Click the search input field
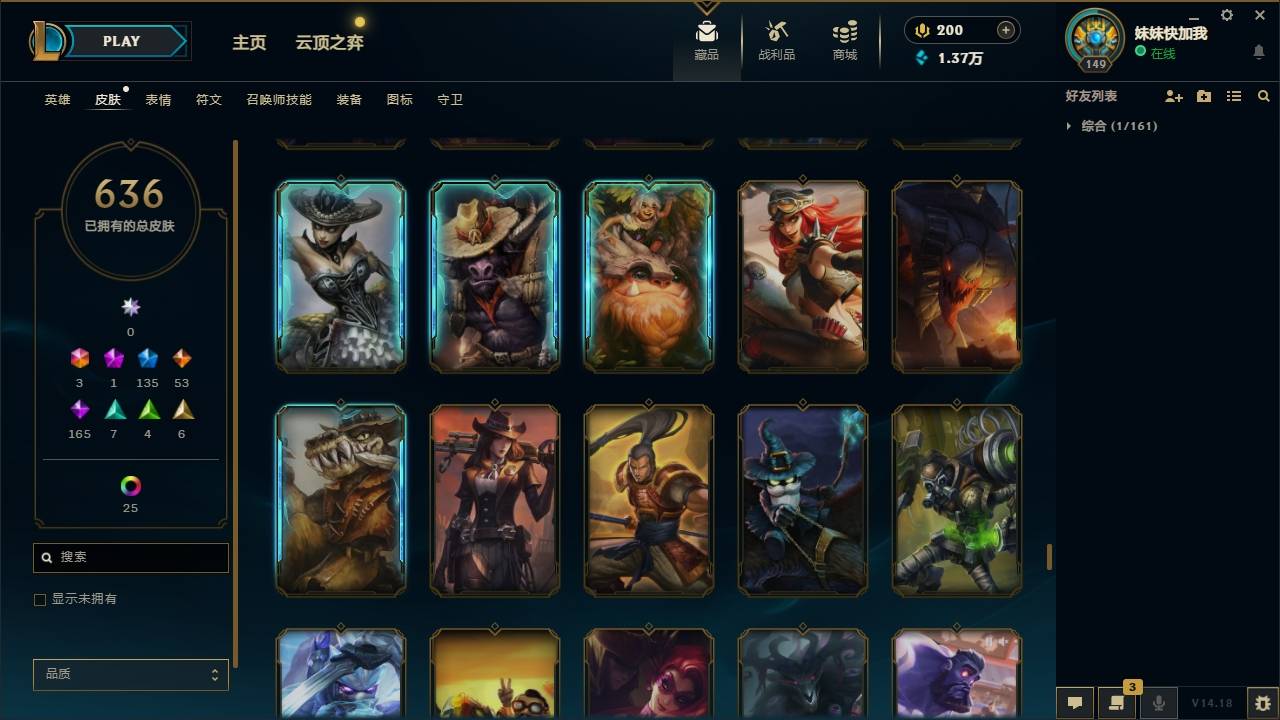Image resolution: width=1280 pixels, height=720 pixels. pos(130,557)
